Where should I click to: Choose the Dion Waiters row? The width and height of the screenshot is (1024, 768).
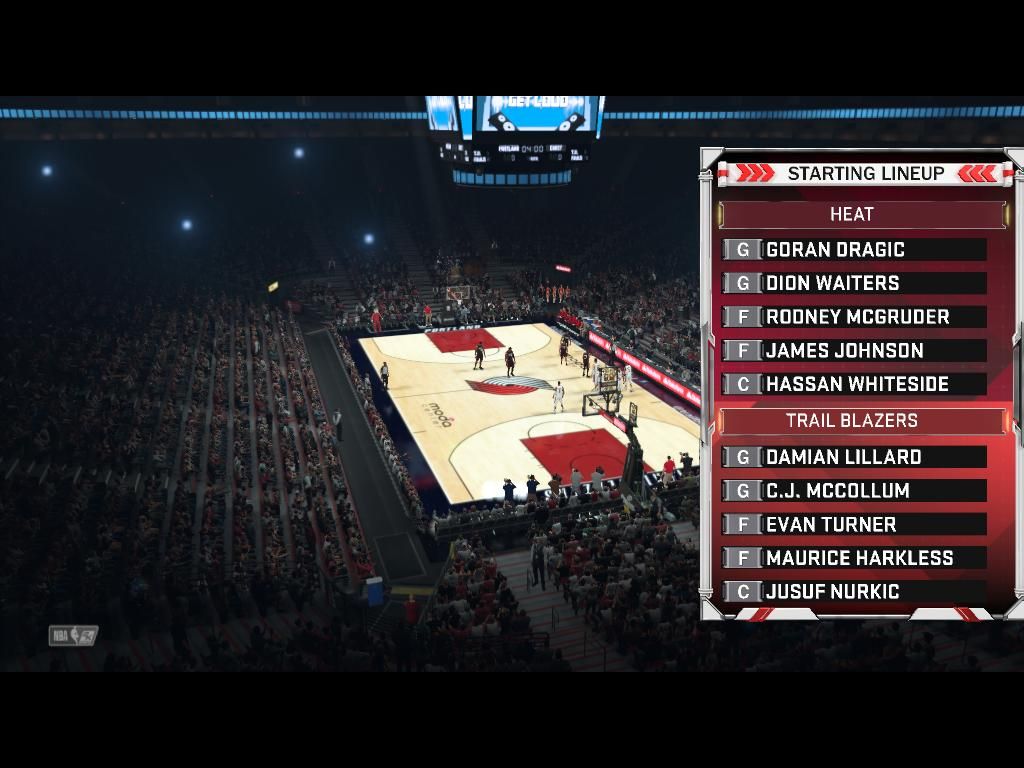854,283
